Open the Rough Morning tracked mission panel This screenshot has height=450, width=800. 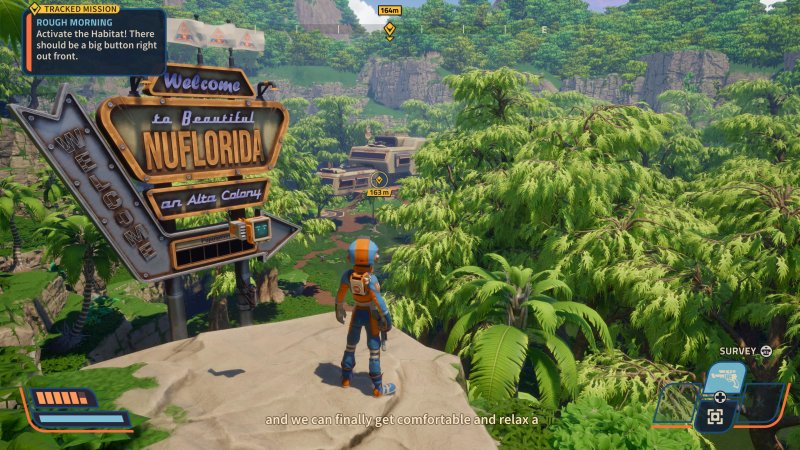click(x=95, y=42)
